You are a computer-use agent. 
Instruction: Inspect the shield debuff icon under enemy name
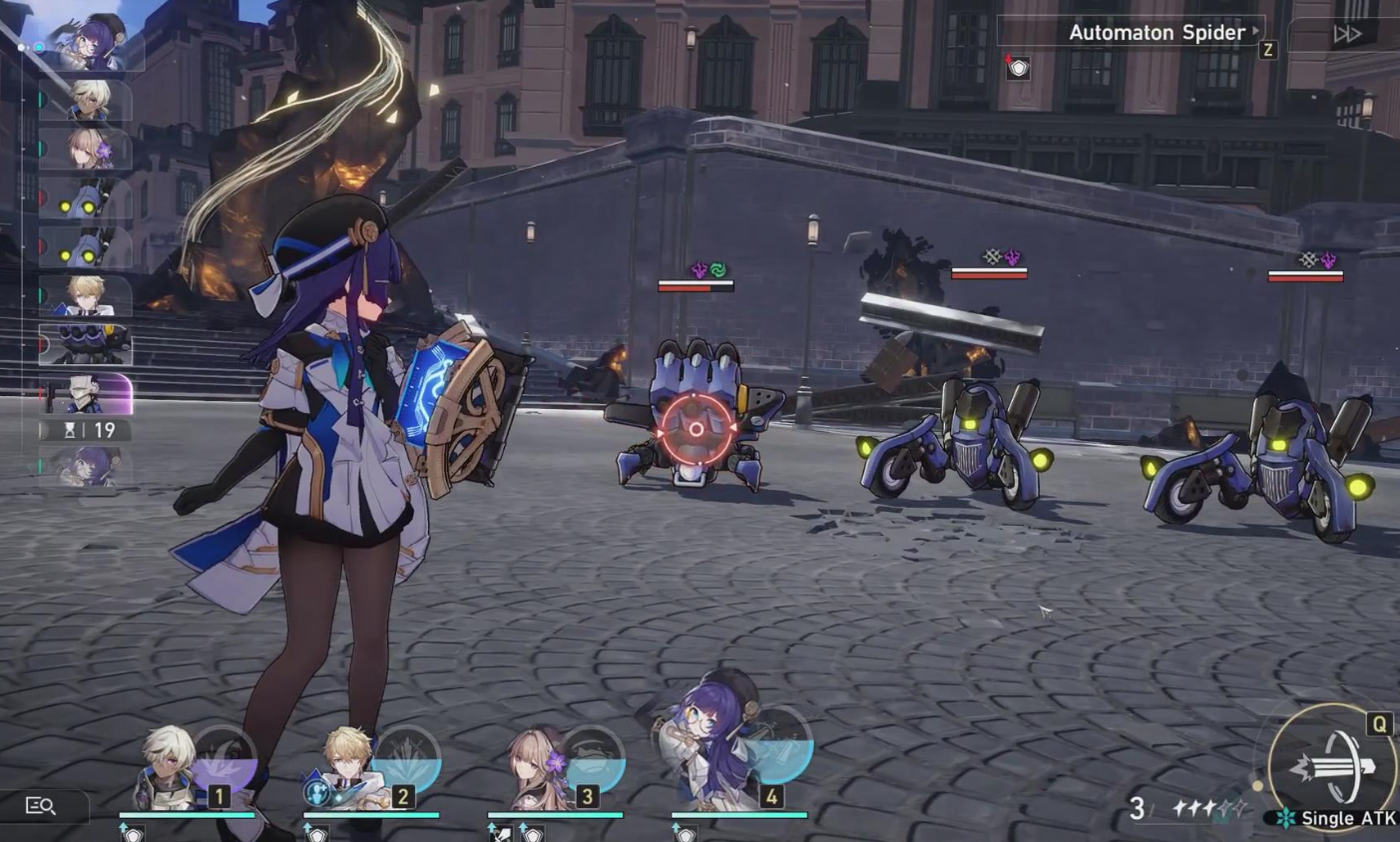point(1017,68)
